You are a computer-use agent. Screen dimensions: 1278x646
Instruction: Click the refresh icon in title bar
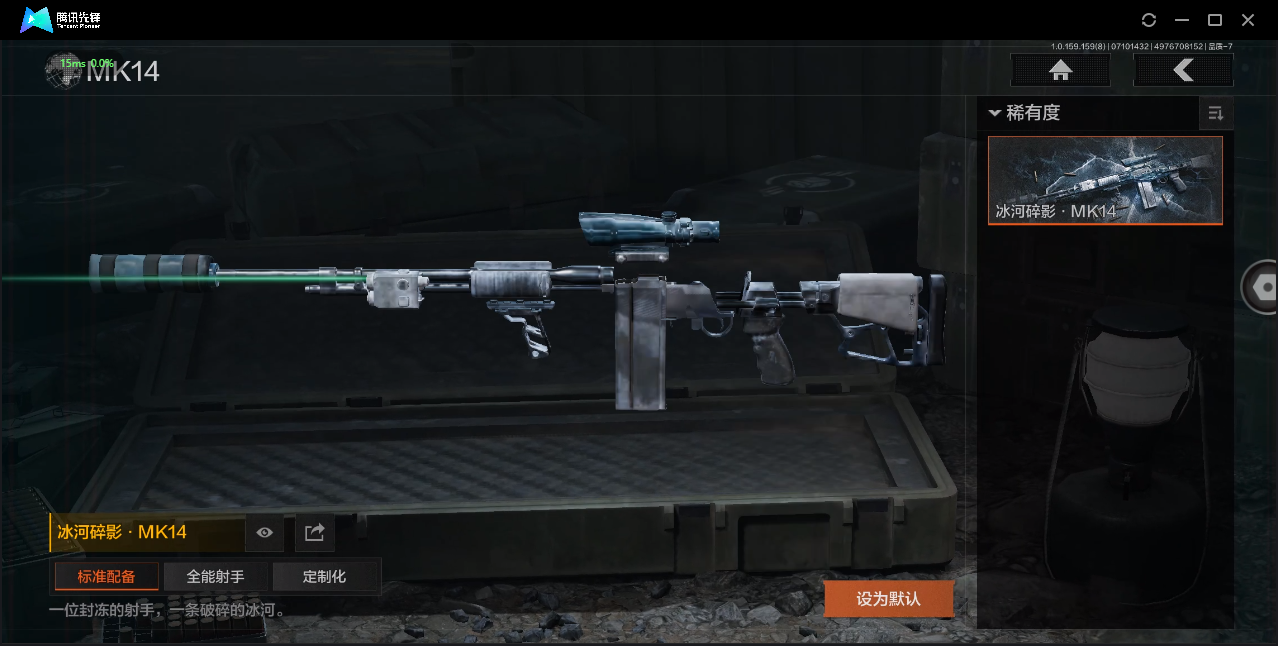(x=1149, y=20)
